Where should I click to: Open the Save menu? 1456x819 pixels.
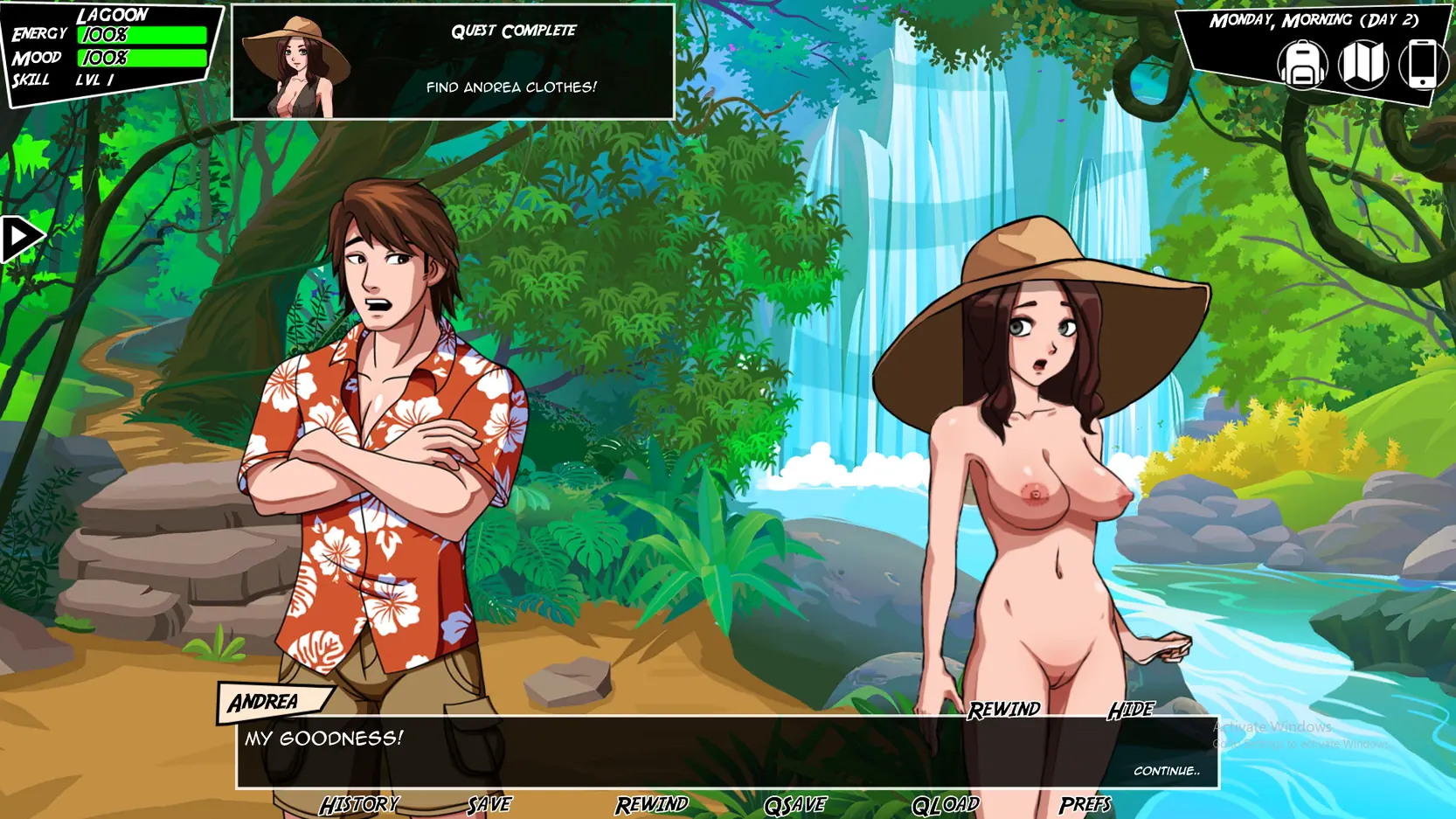click(x=489, y=804)
